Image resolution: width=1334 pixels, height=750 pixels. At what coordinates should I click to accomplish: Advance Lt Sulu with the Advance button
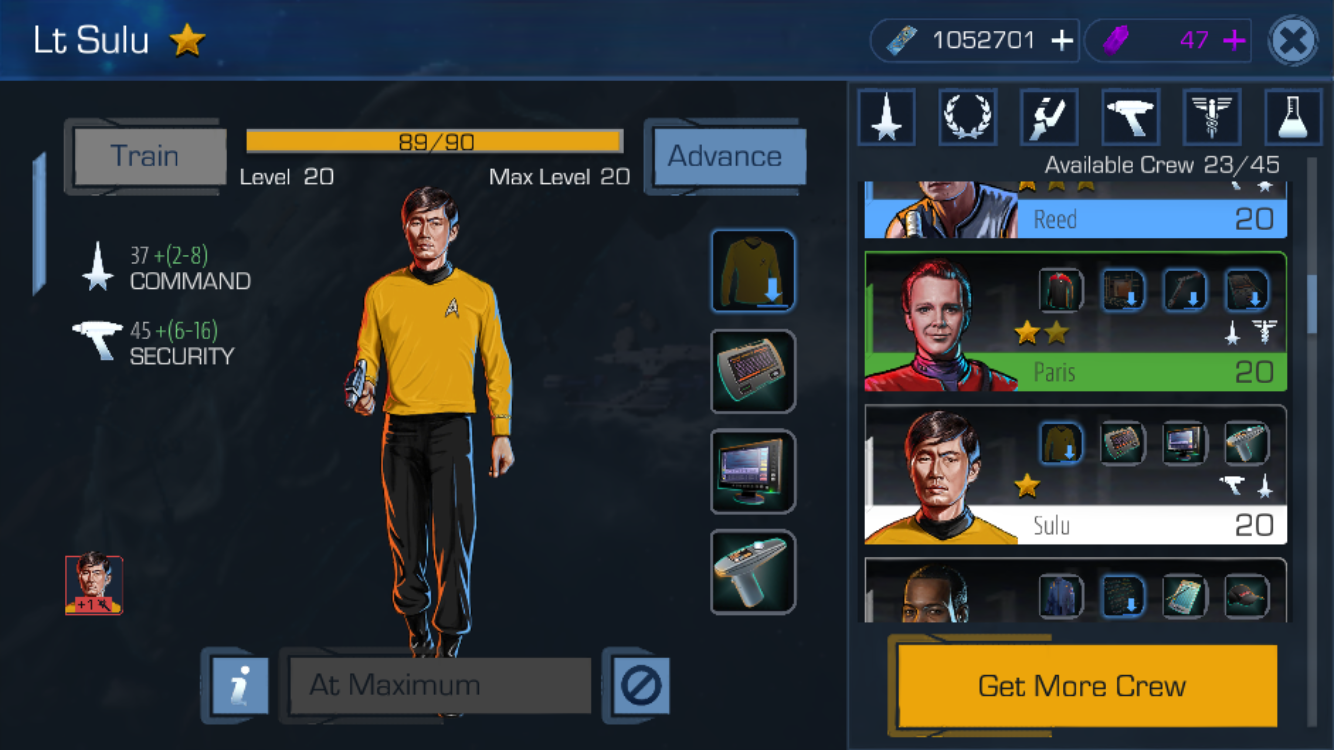725,157
